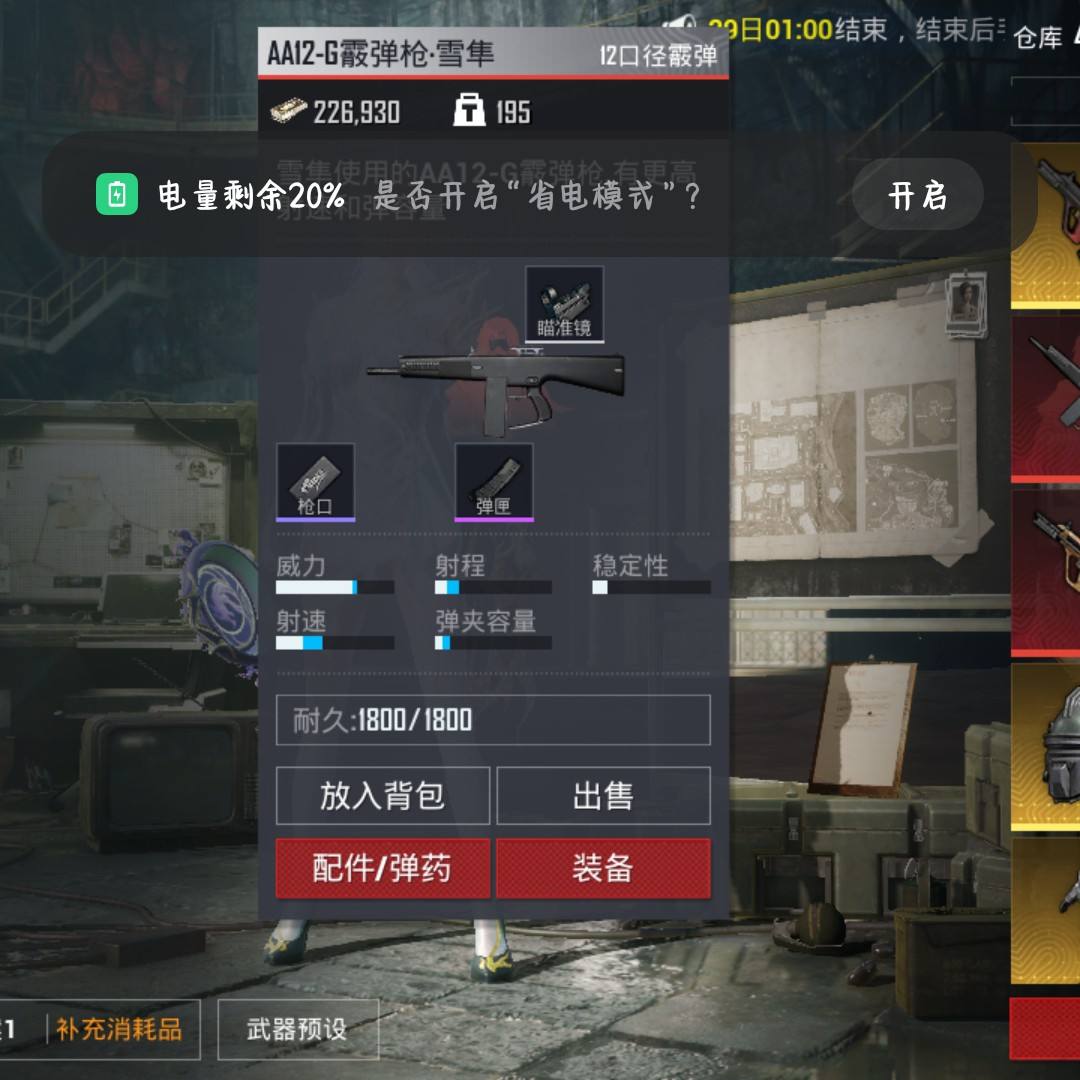Sell the AA12-G via 出售
1080x1080 pixels.
click(x=603, y=796)
